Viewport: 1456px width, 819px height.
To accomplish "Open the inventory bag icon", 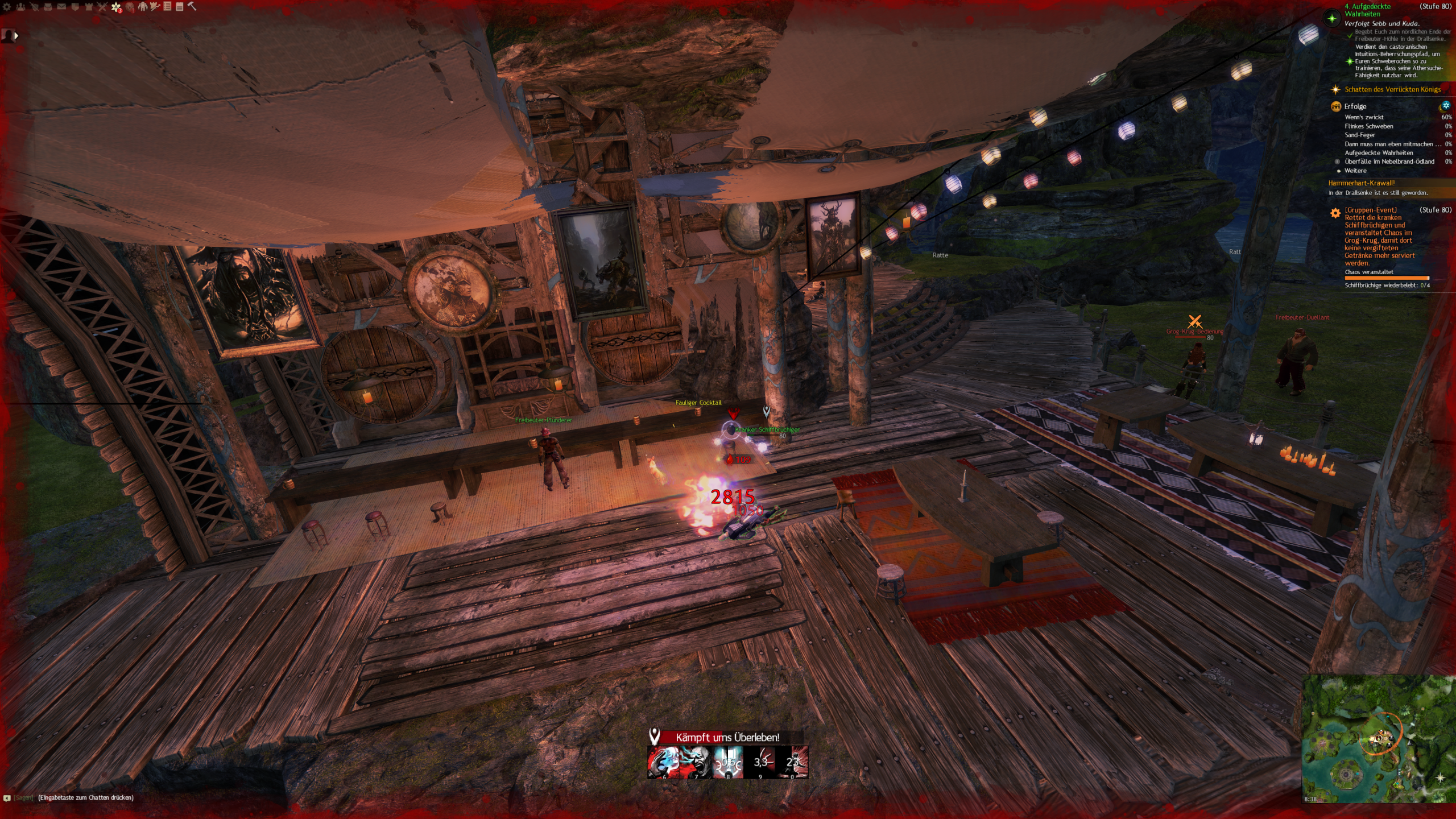I will click(48, 7).
